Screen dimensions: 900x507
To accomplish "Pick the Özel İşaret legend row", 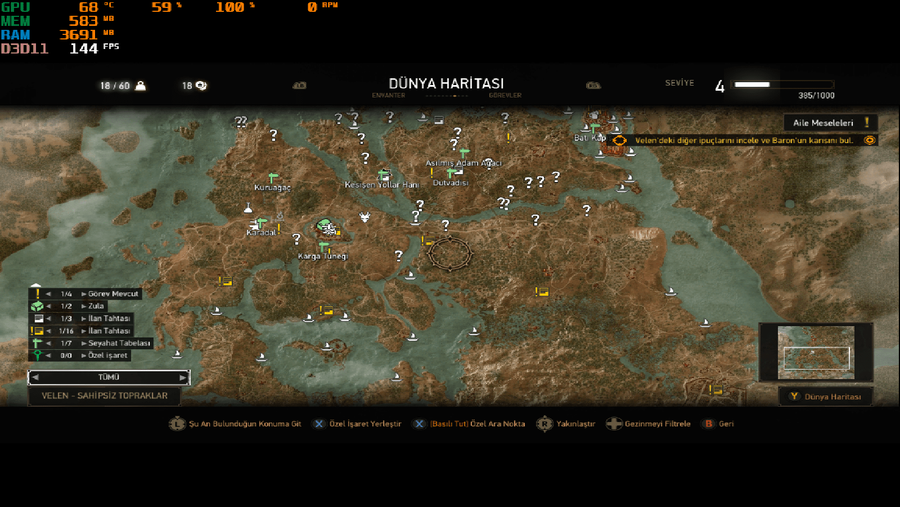I will [x=105, y=355].
